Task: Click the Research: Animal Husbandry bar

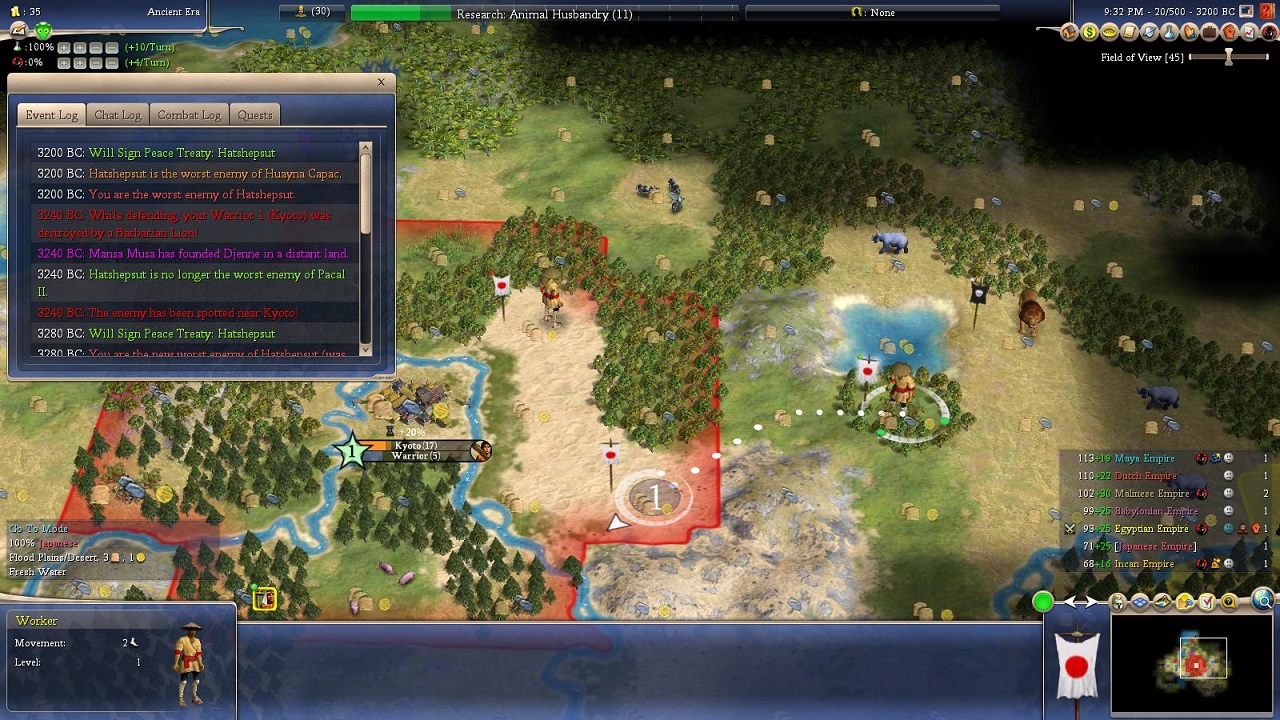Action: (x=544, y=13)
